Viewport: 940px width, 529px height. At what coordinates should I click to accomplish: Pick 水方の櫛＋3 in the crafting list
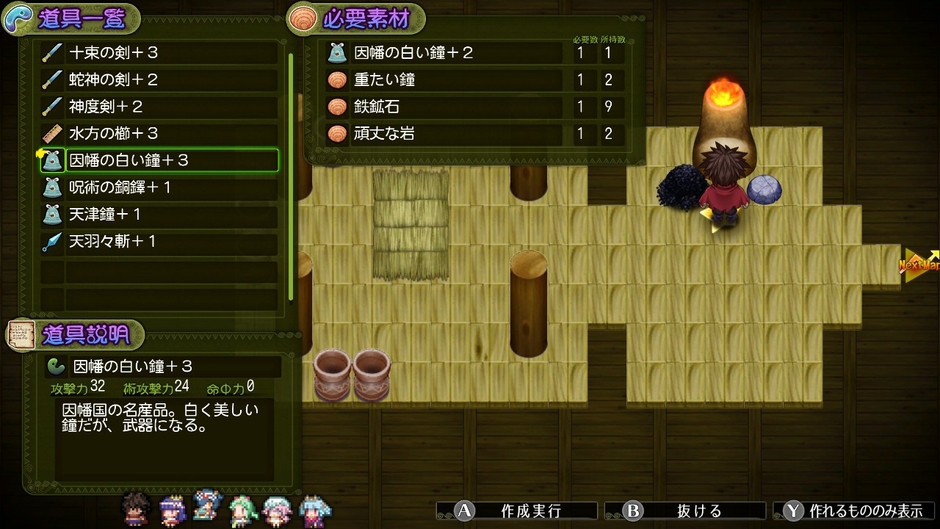[x=158, y=133]
